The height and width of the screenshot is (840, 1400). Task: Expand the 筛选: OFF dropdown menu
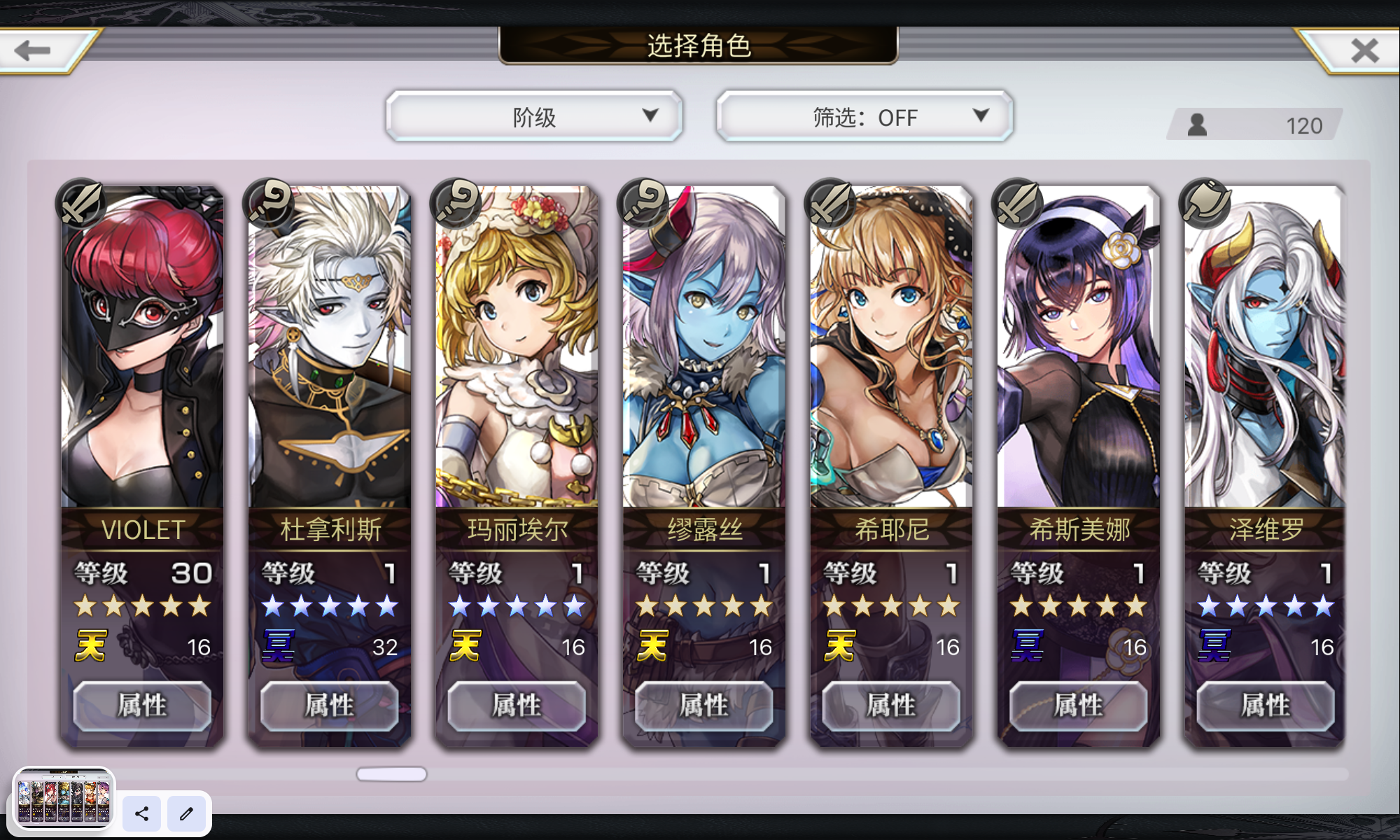click(x=864, y=117)
